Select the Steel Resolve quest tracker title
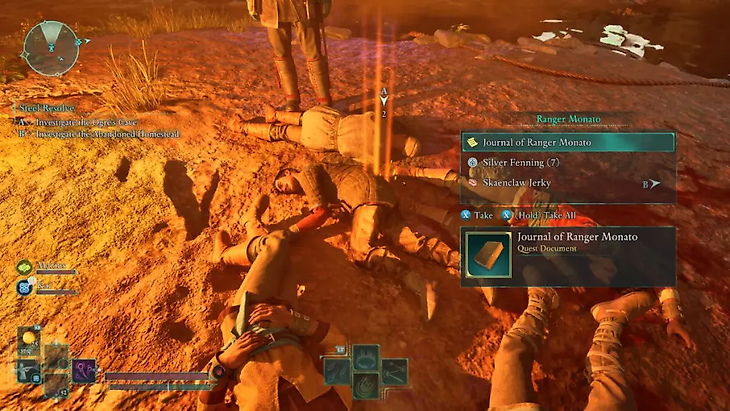This screenshot has width=730, height=411. 41,104
